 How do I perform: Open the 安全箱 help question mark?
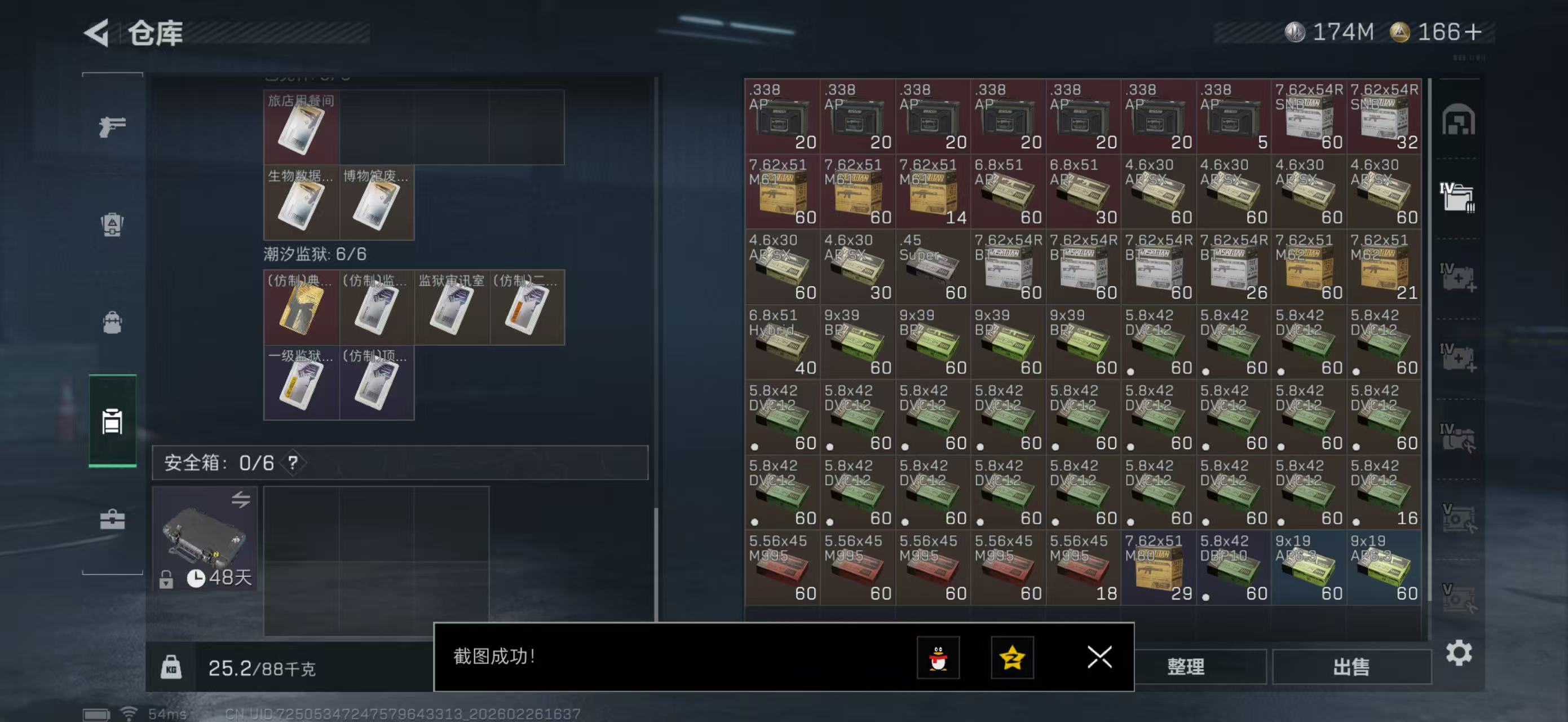point(294,464)
